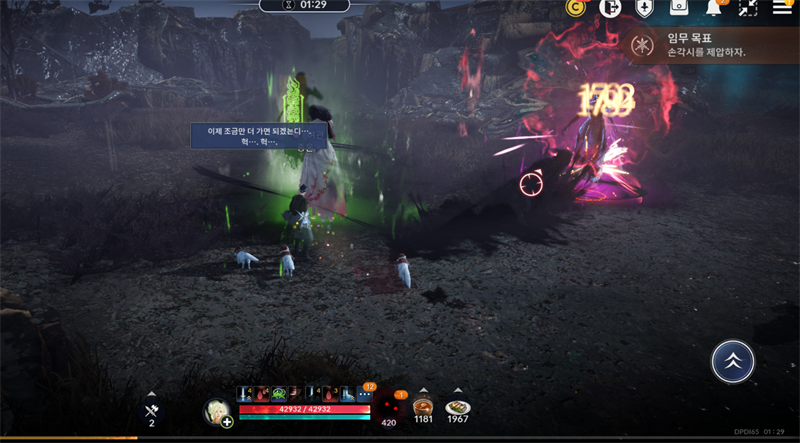Screen dimensions: 800x443
Task: Activate the dark red-eyed orb showing 420
Action: point(390,406)
